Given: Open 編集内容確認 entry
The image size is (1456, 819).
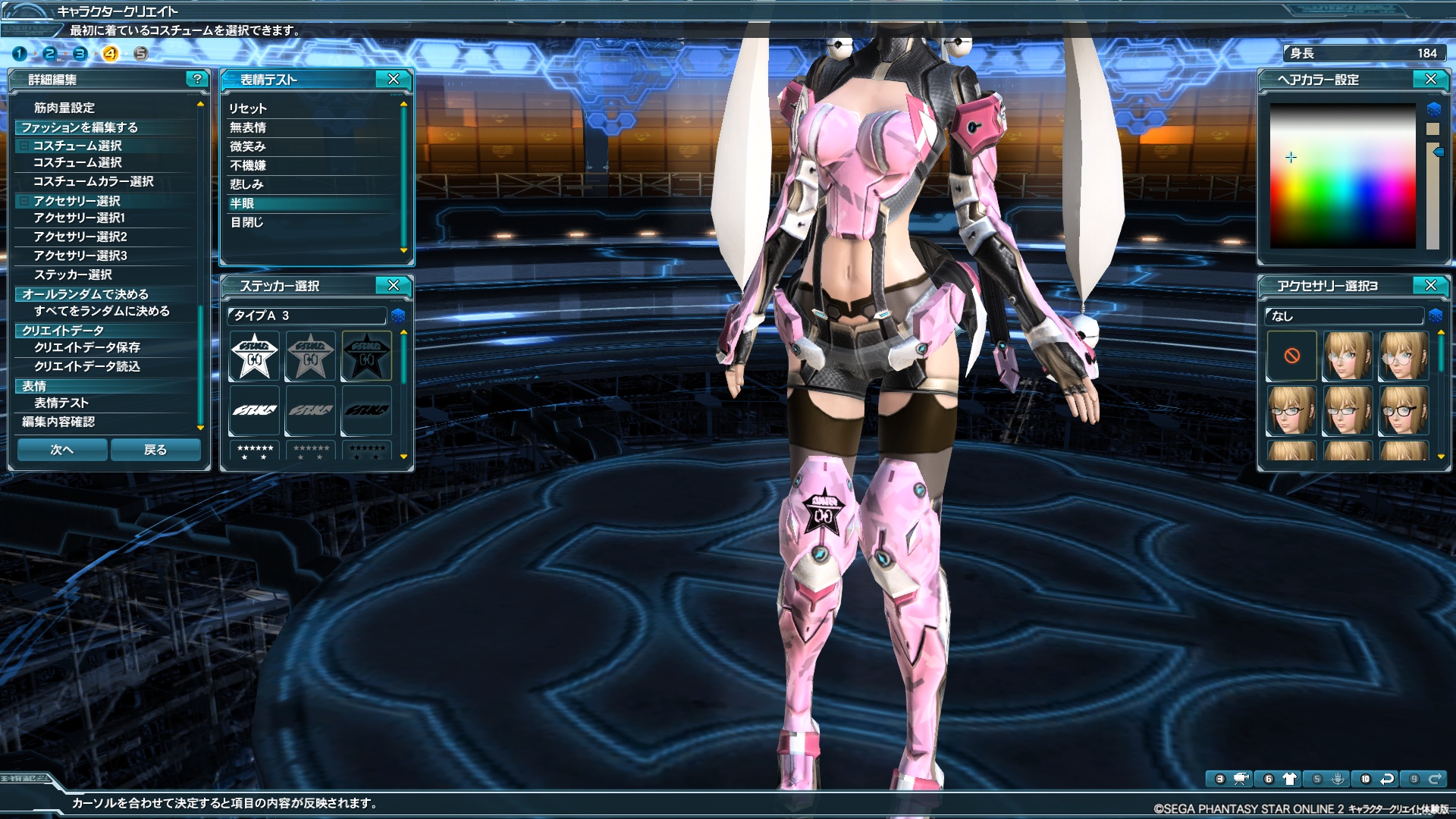Looking at the screenshot, I should click(x=58, y=422).
